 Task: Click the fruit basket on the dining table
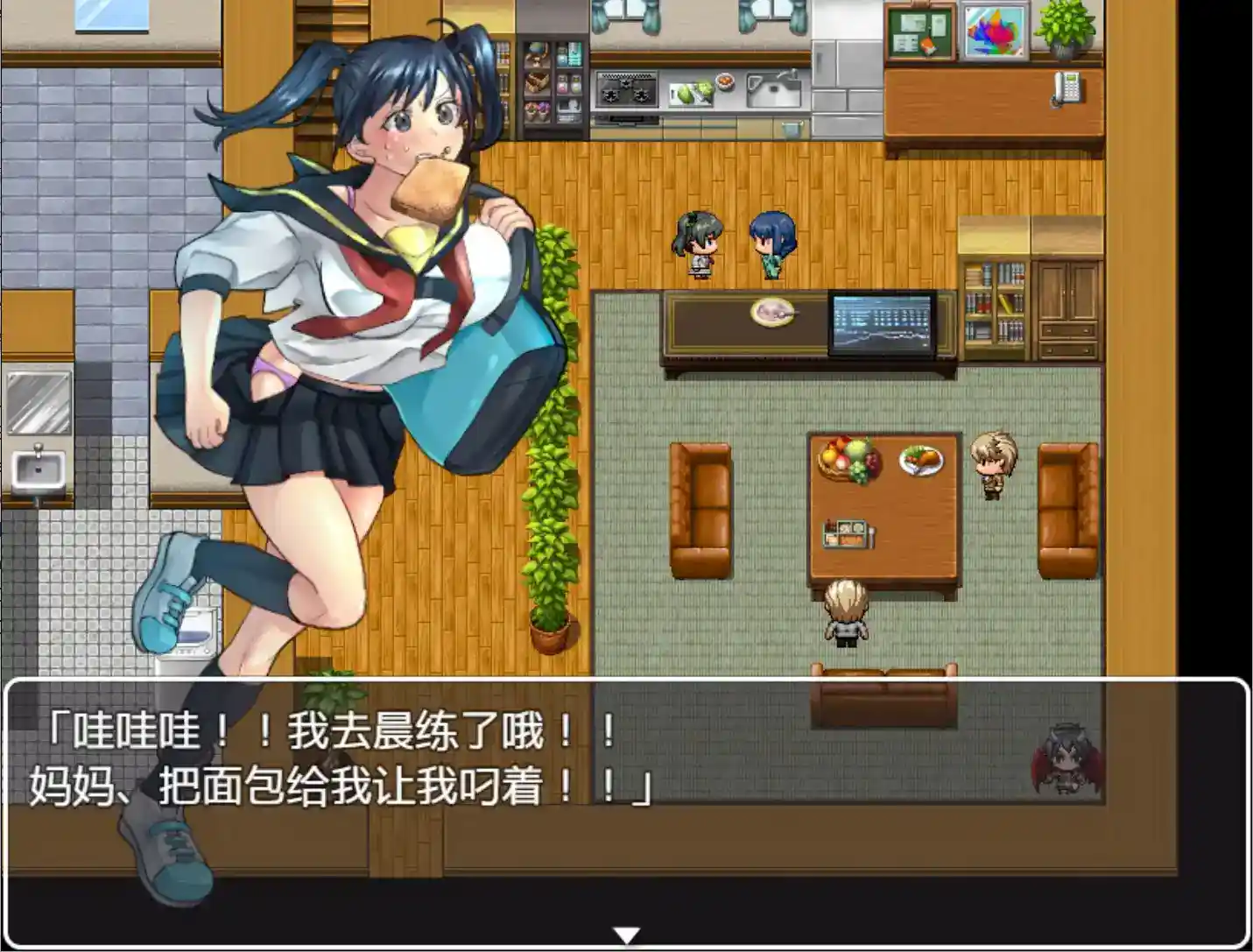pos(846,457)
